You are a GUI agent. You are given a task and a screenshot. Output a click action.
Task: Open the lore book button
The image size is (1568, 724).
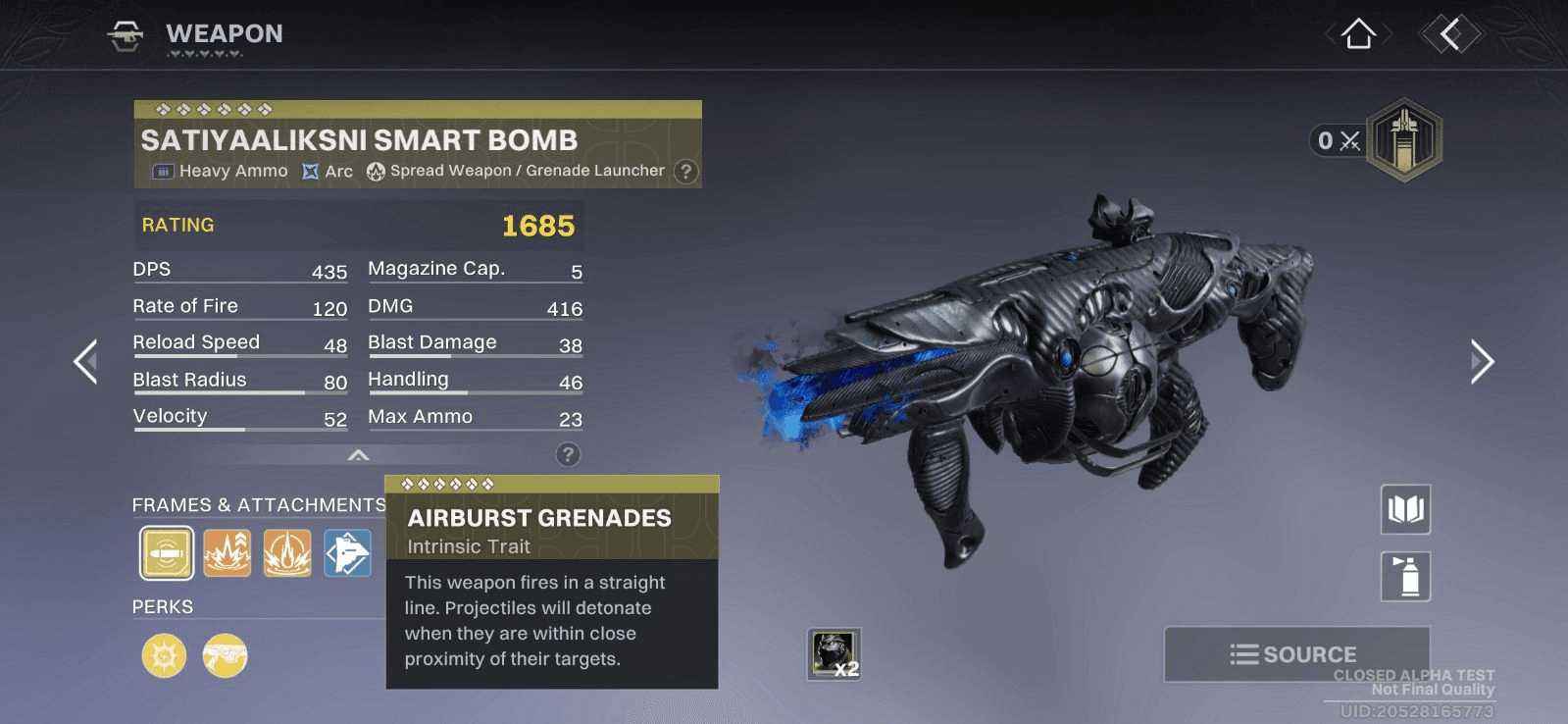point(1405,509)
